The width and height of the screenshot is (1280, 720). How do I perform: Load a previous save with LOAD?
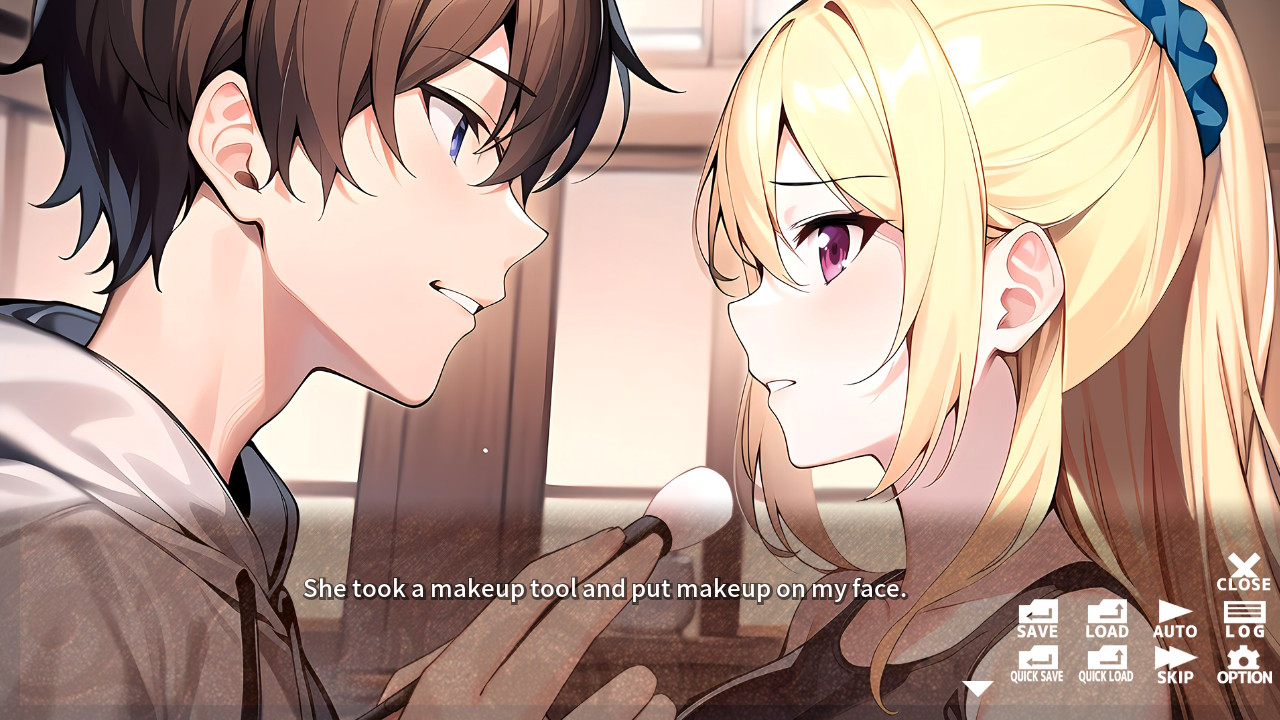click(x=1106, y=618)
